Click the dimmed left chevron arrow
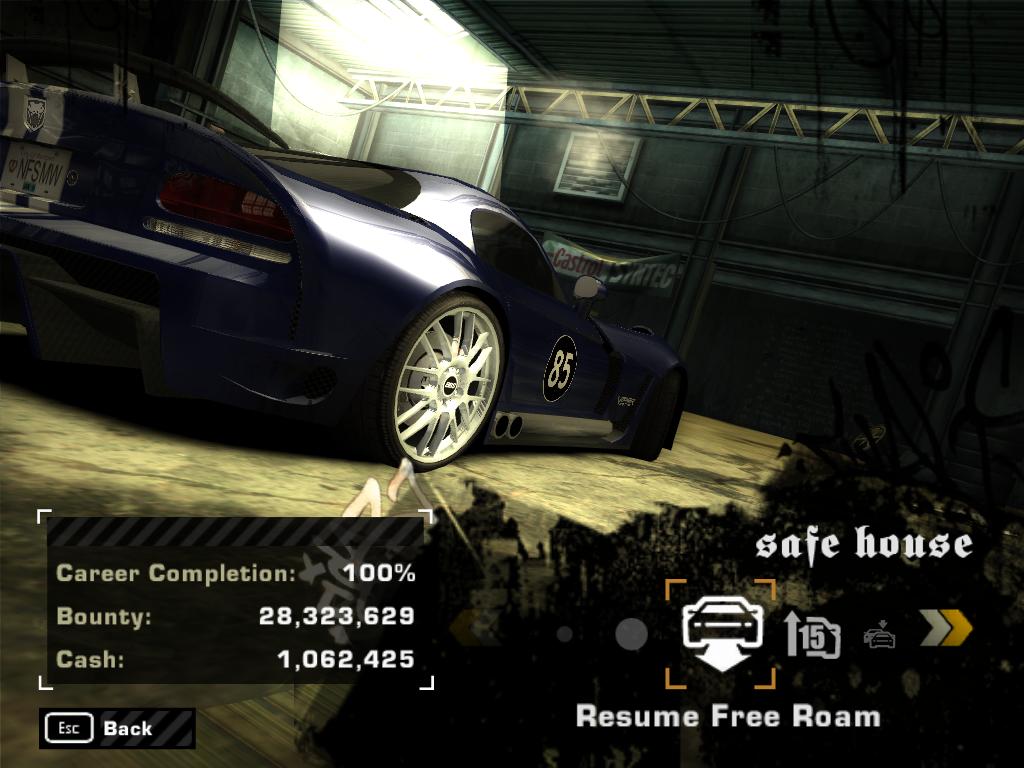1024x768 pixels. [474, 630]
